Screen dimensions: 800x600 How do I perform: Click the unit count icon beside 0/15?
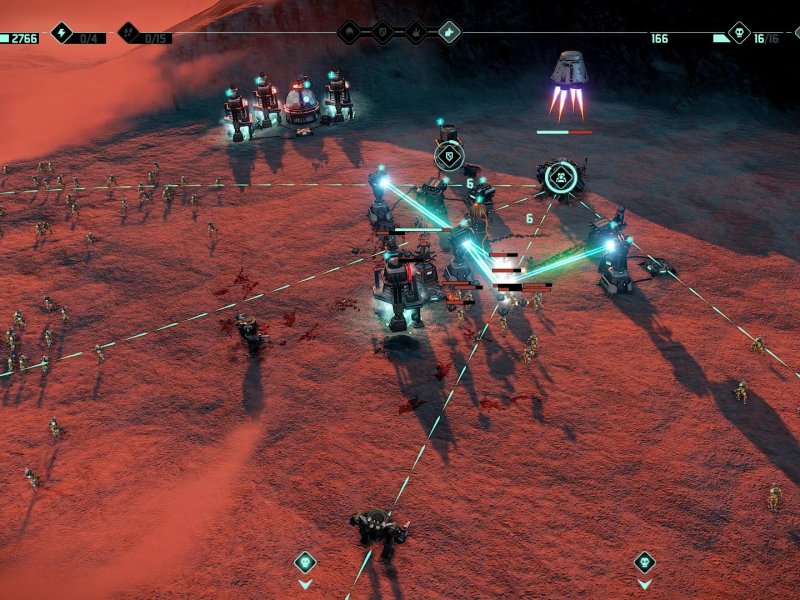click(130, 33)
